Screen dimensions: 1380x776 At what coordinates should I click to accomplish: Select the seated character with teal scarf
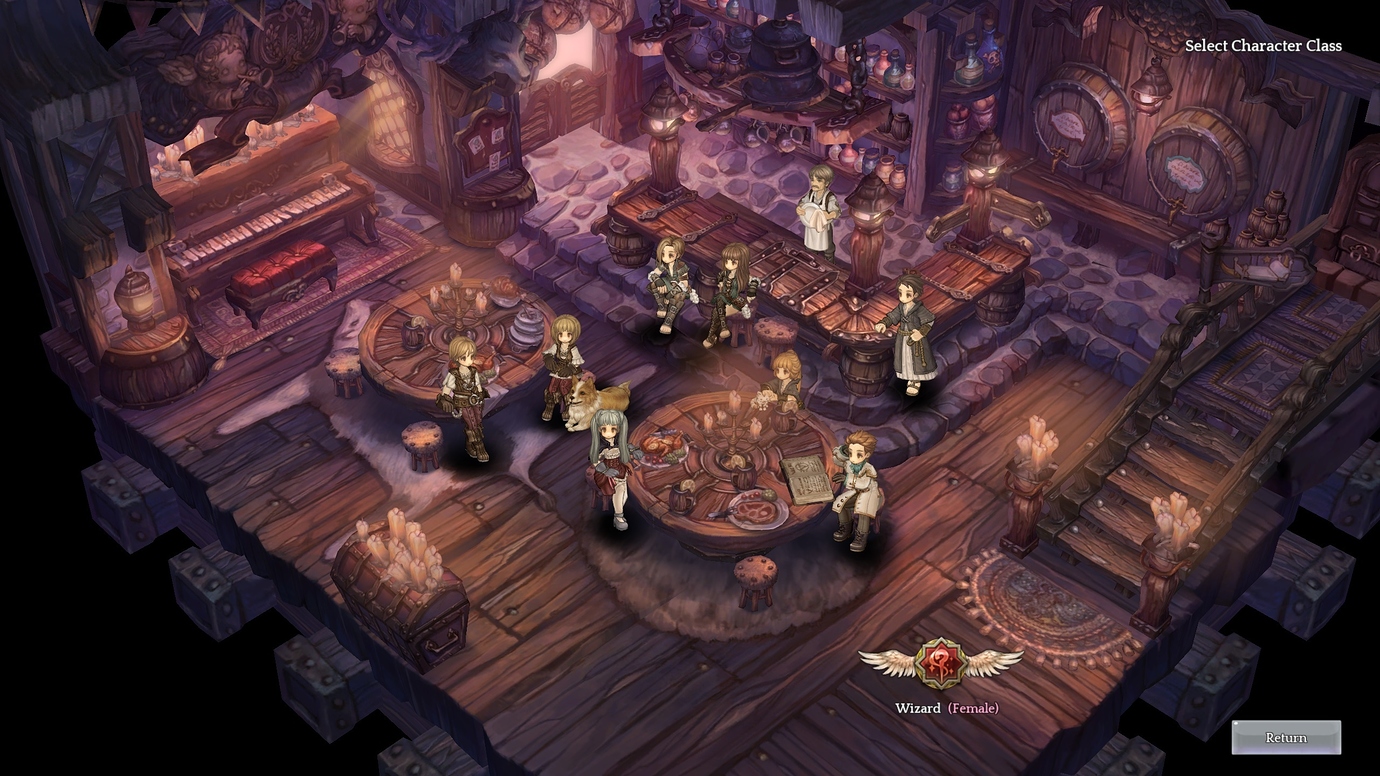tap(858, 488)
